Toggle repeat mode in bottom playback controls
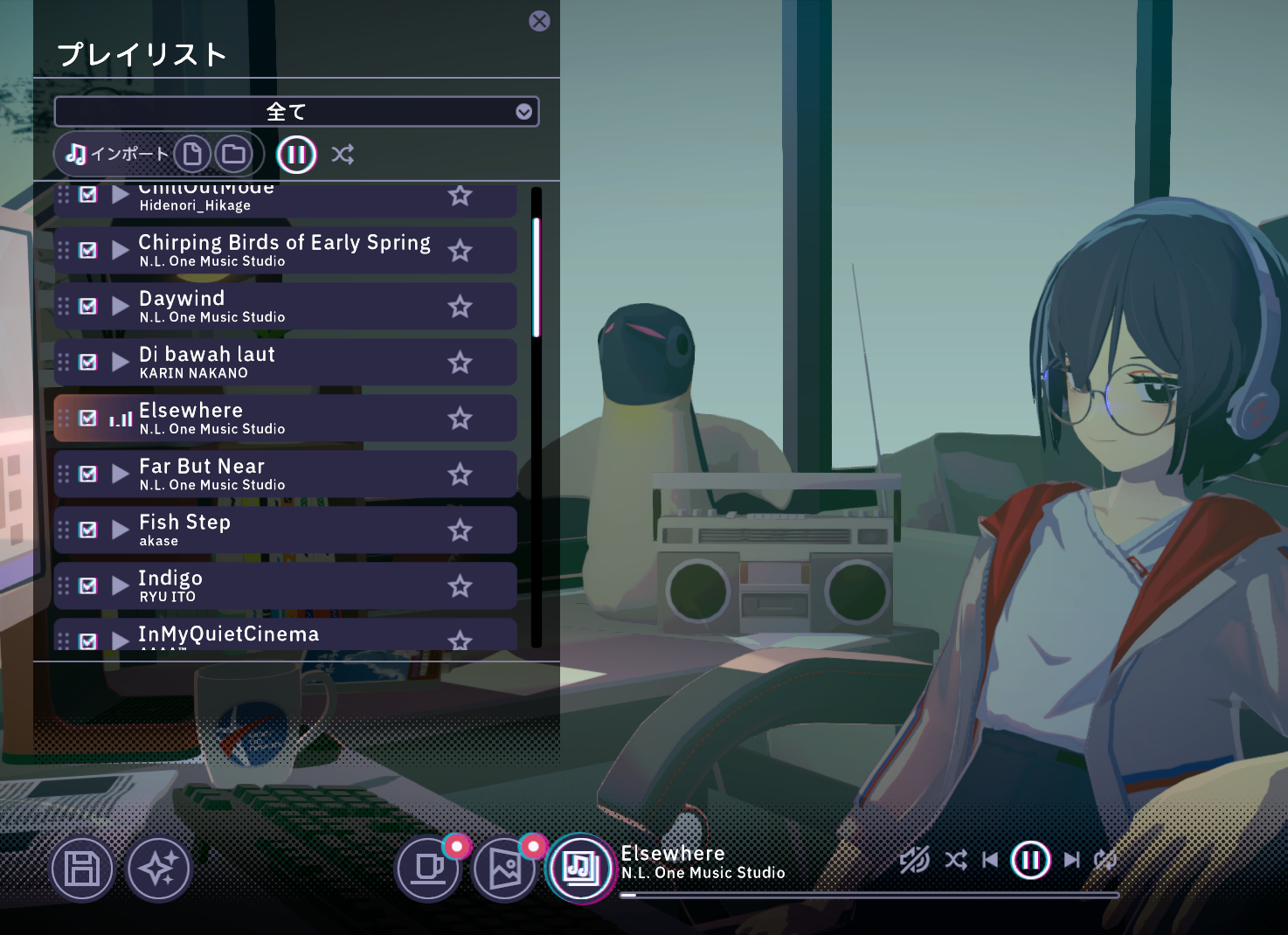This screenshot has height=935, width=1288. [1106, 860]
